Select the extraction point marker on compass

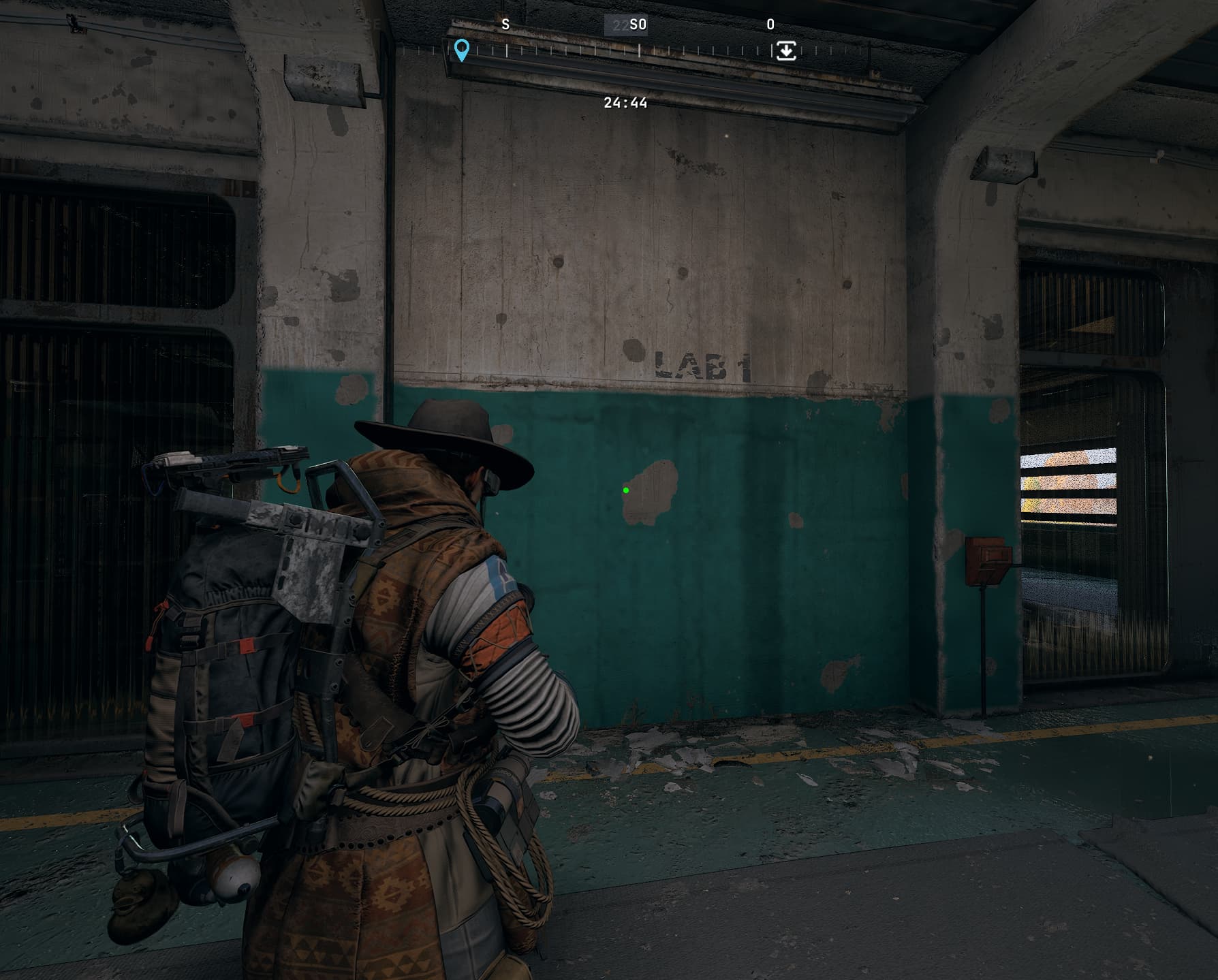click(786, 51)
